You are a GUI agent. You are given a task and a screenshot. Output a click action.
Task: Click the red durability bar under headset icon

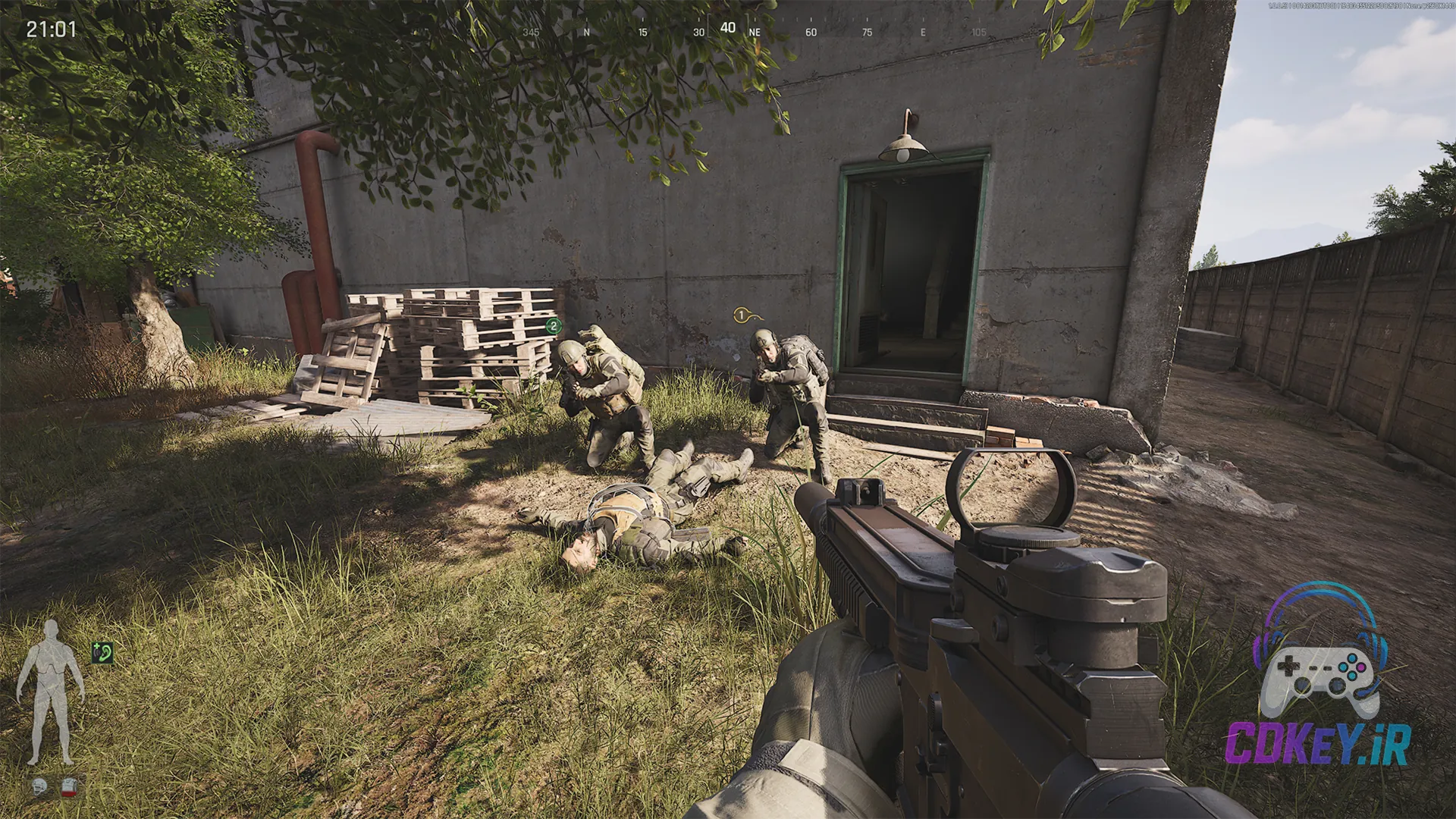click(x=68, y=792)
